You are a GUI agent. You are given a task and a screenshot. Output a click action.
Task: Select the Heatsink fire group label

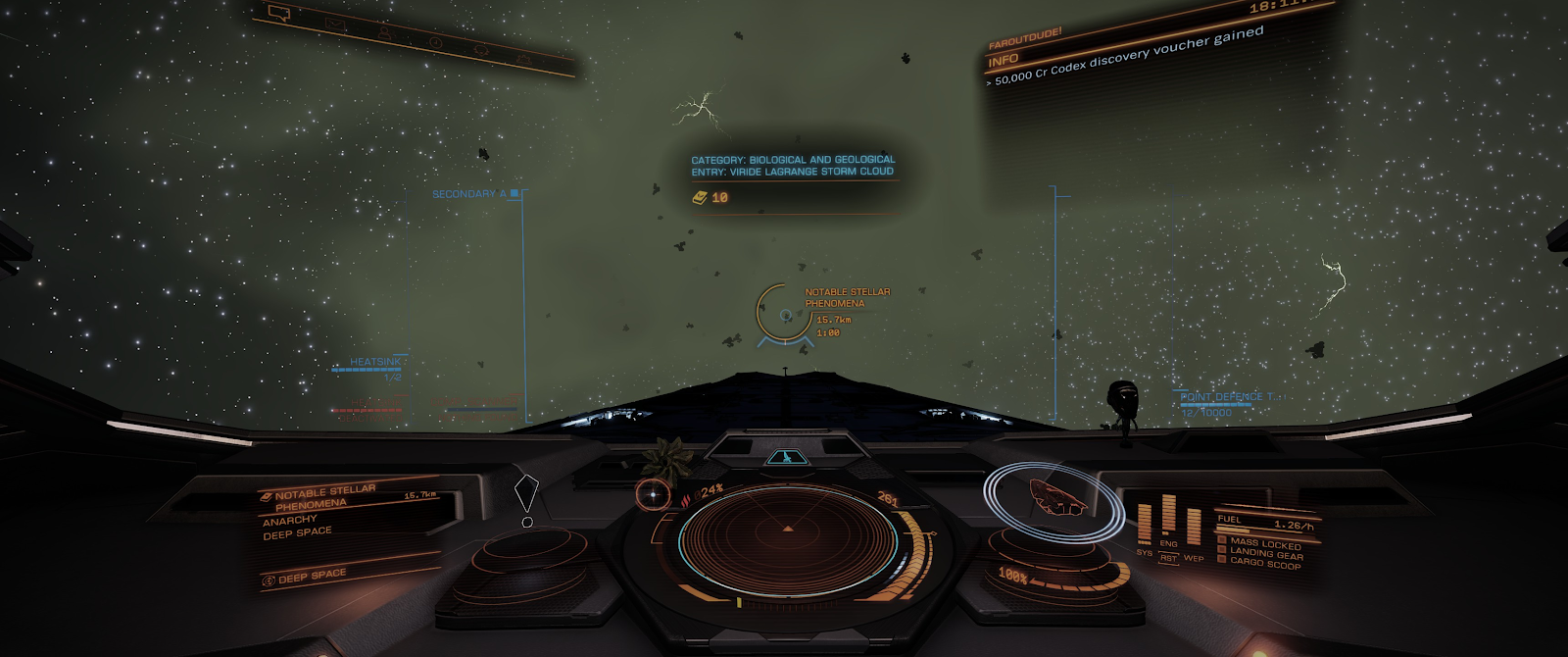pyautogui.click(x=375, y=362)
